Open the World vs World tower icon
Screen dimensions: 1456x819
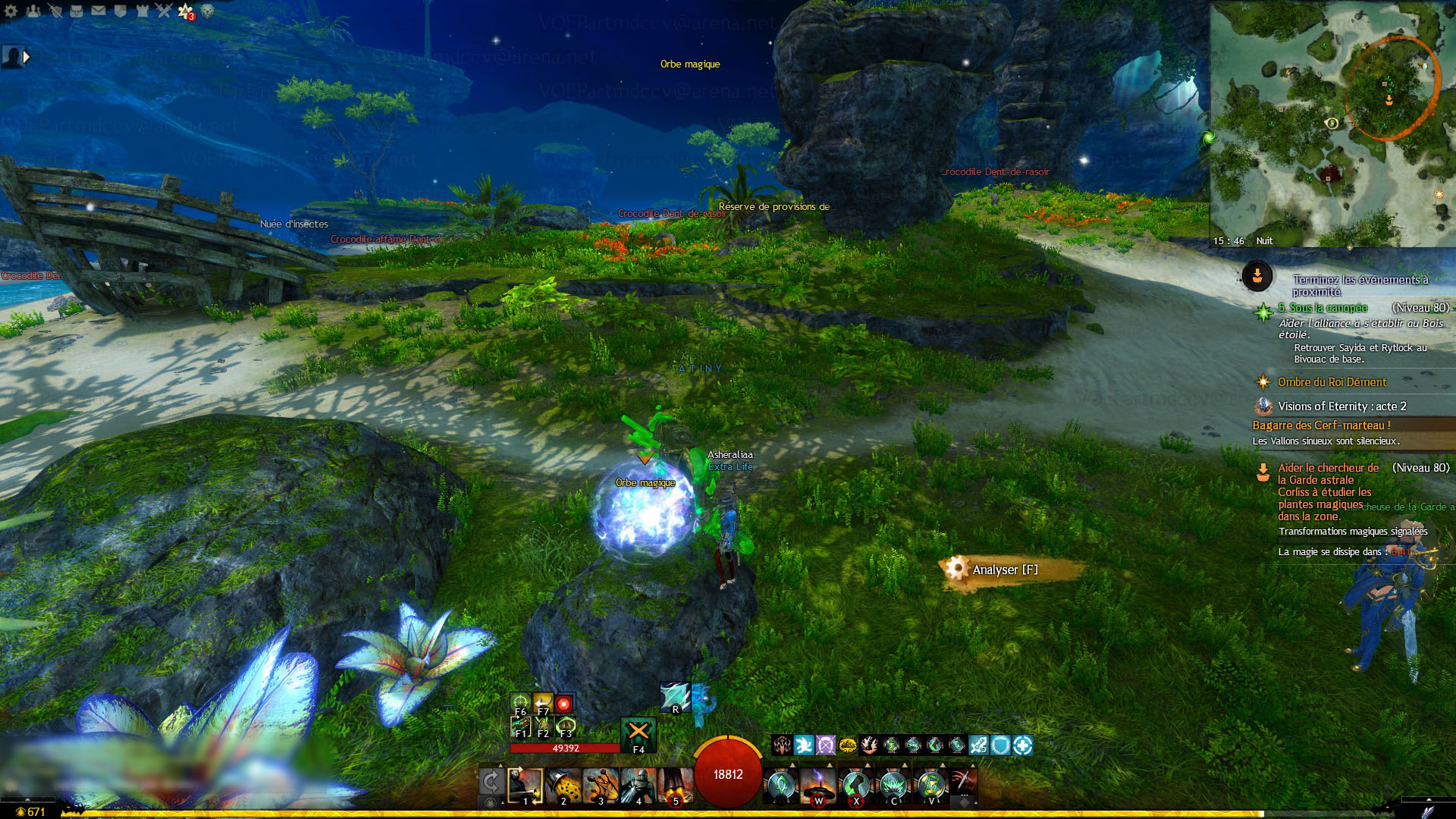[x=143, y=11]
